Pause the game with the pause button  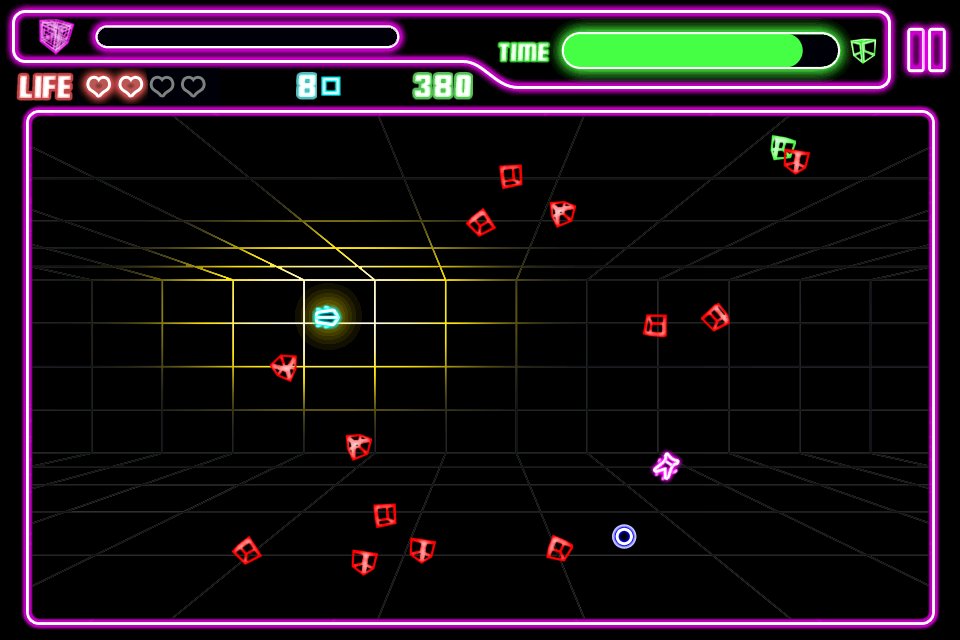[926, 50]
